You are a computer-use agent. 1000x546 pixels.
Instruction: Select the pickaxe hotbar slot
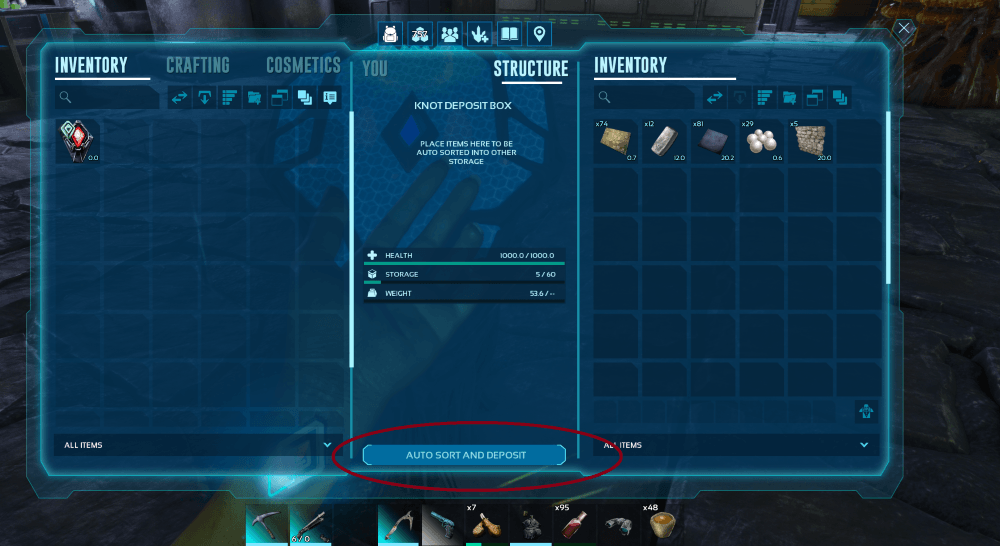[x=267, y=525]
